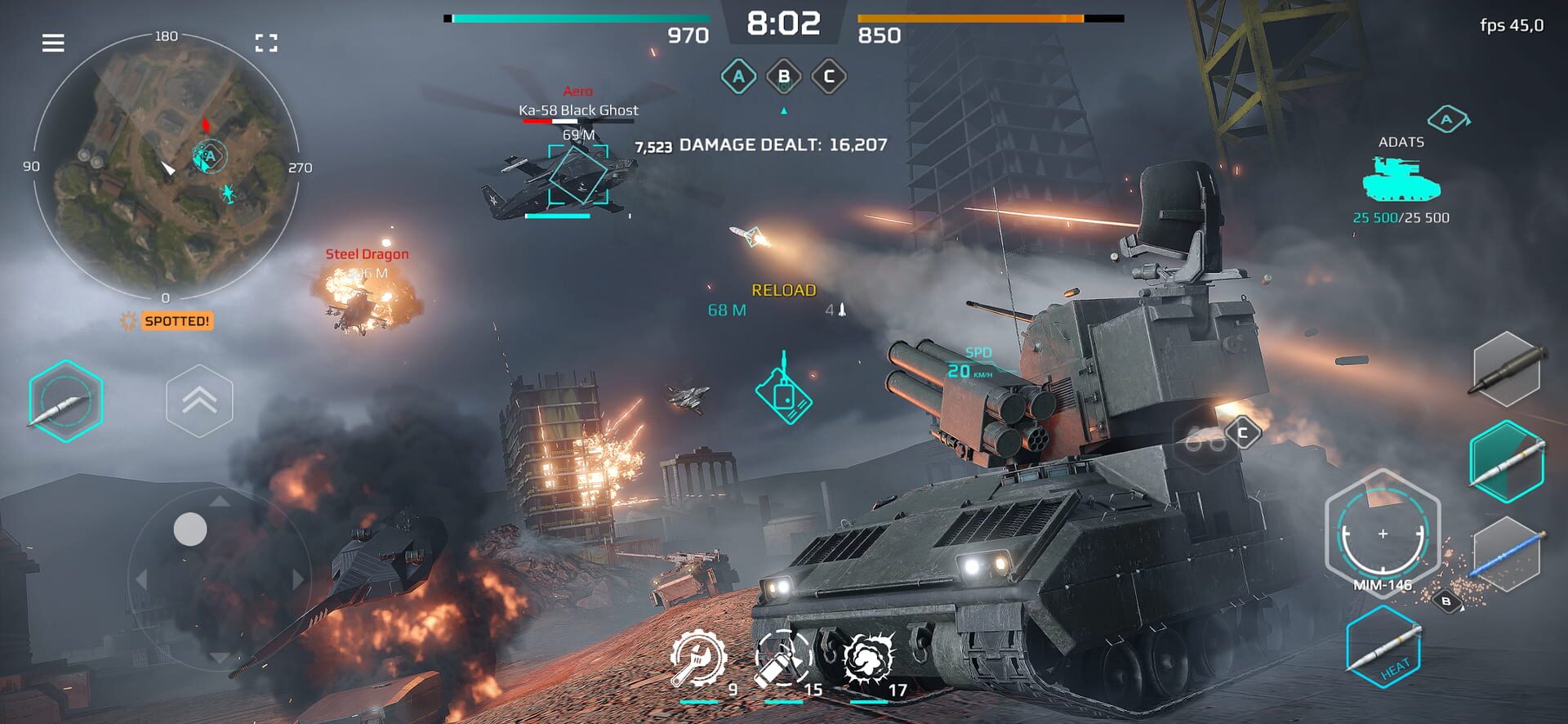Select objective point A marker
The width and height of the screenshot is (1568, 724).
point(739,78)
